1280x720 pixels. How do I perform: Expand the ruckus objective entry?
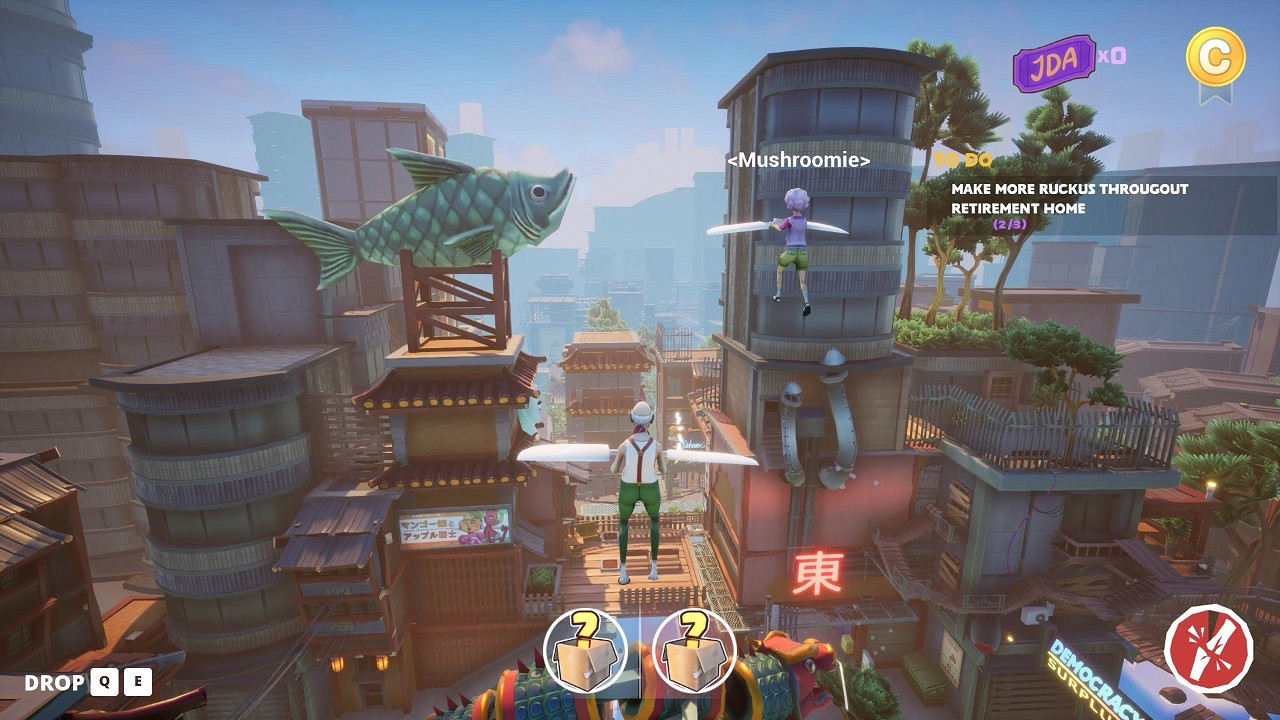[x=1063, y=196]
